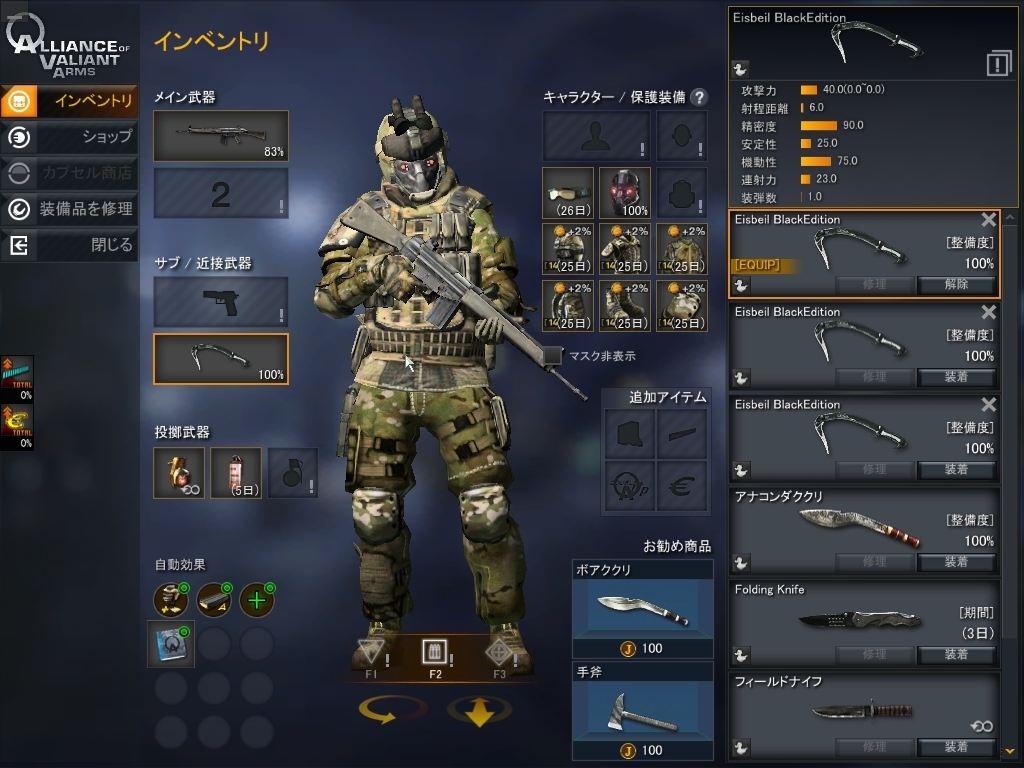Viewport: 1024px width, 768px height.
Task: Unequip Eisbeil with the 解除 button
Action: [x=956, y=284]
